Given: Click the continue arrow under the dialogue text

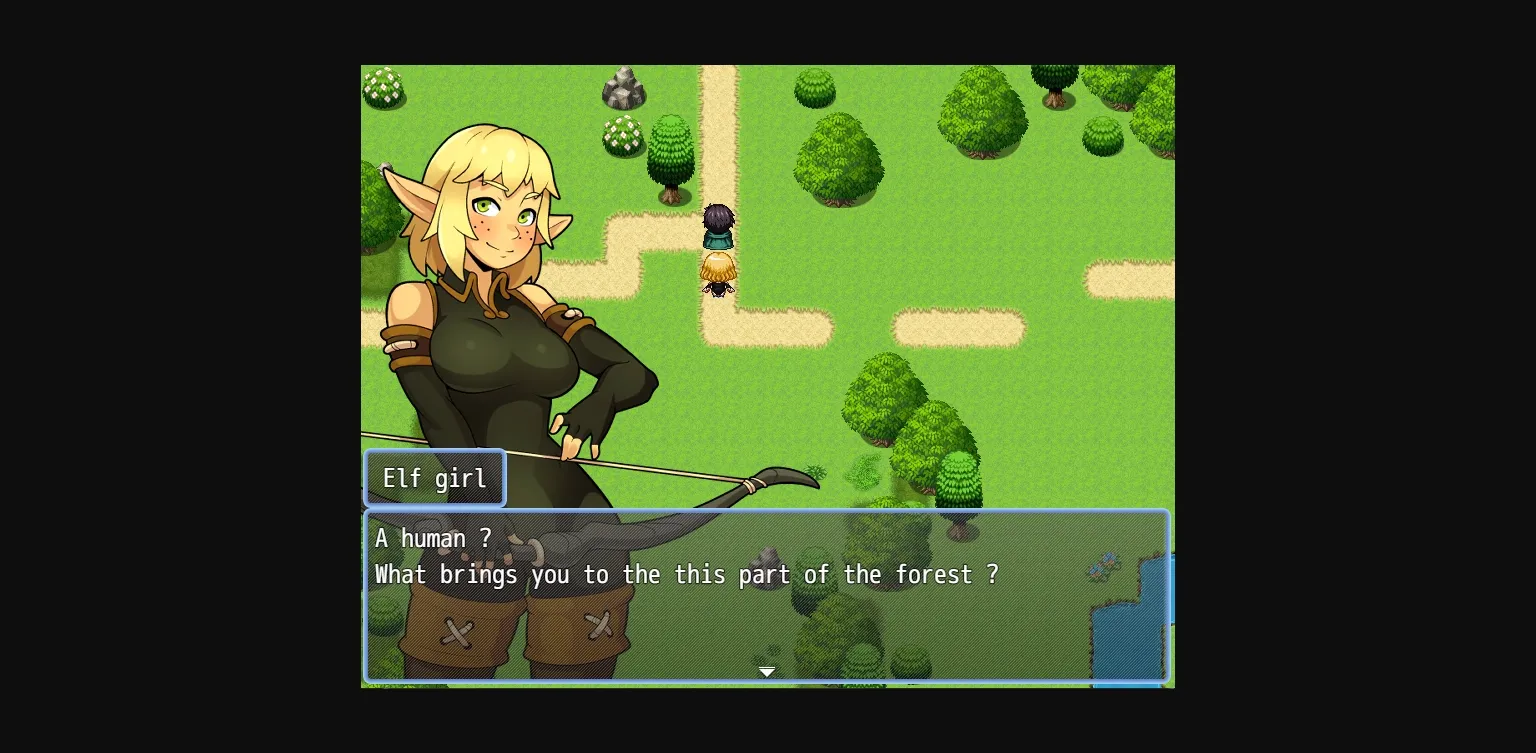Looking at the screenshot, I should click(x=767, y=671).
